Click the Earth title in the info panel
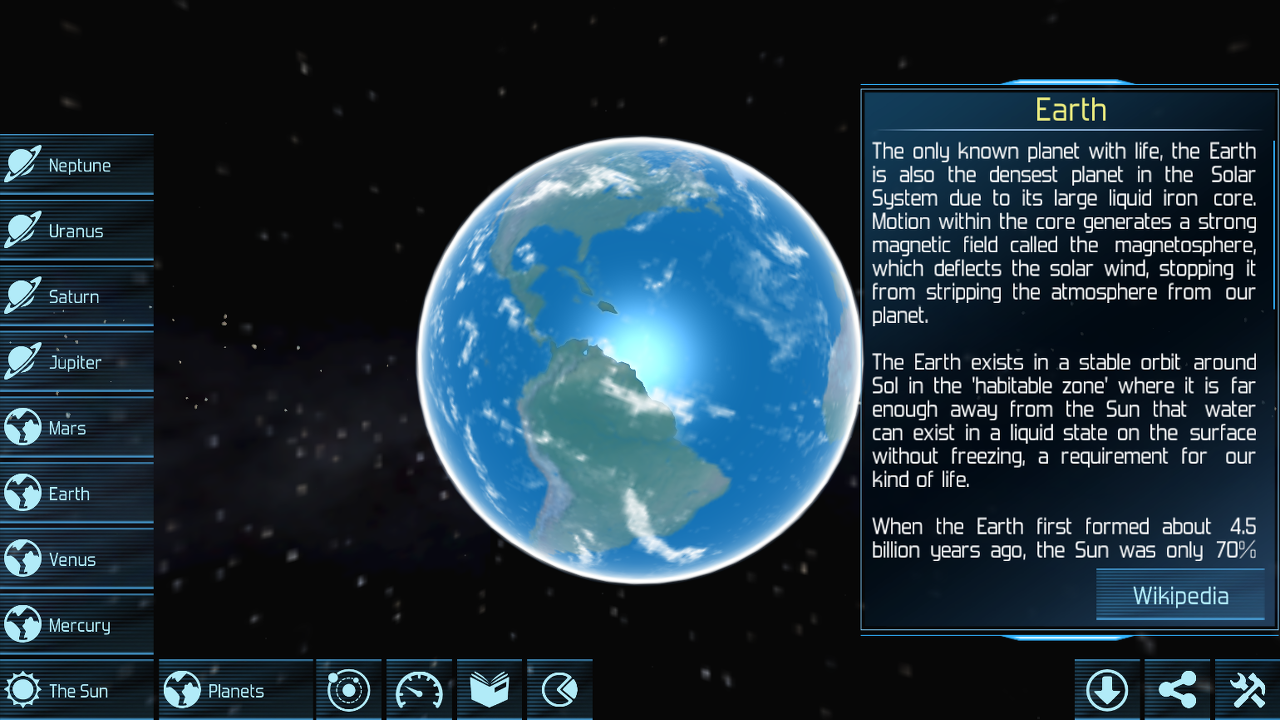 click(x=1070, y=110)
